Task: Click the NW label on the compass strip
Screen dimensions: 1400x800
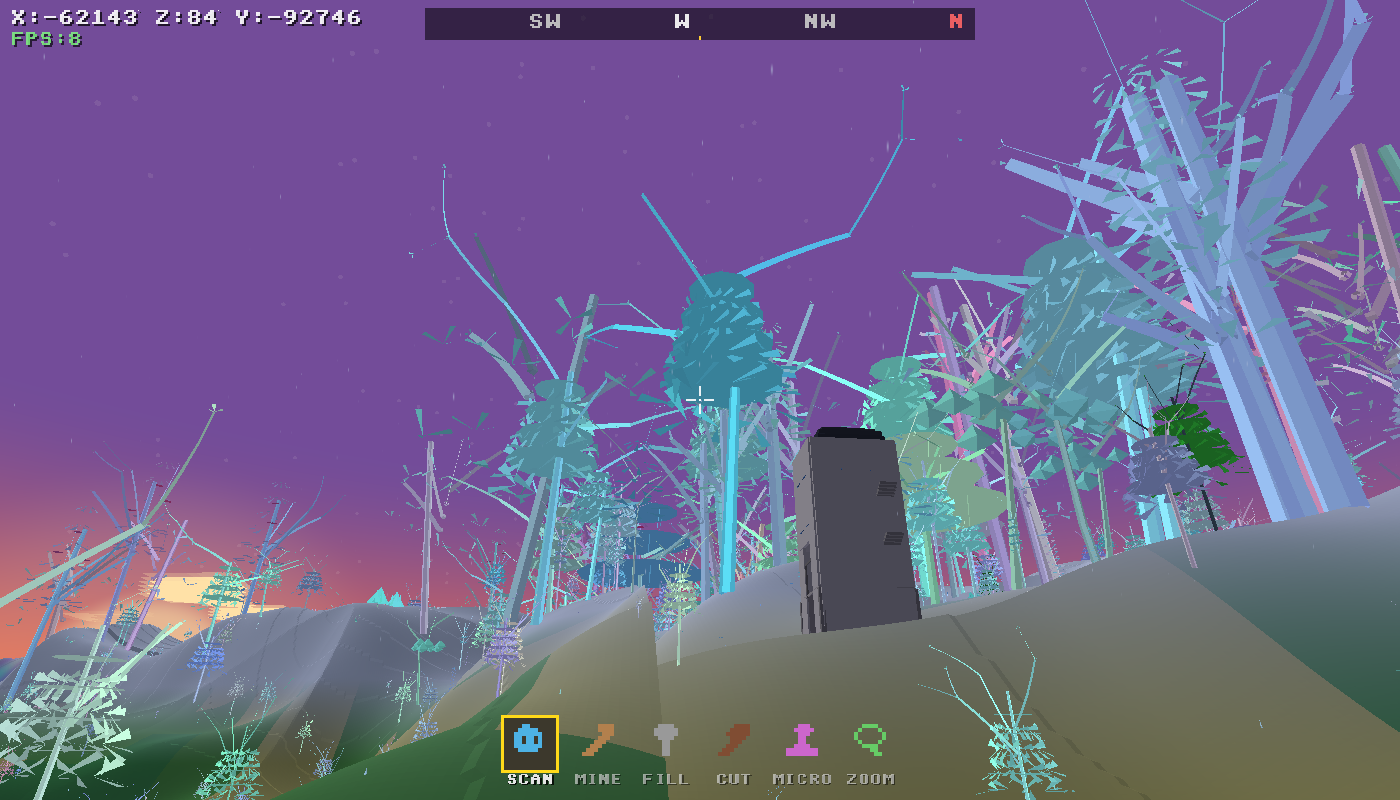Action: point(820,20)
